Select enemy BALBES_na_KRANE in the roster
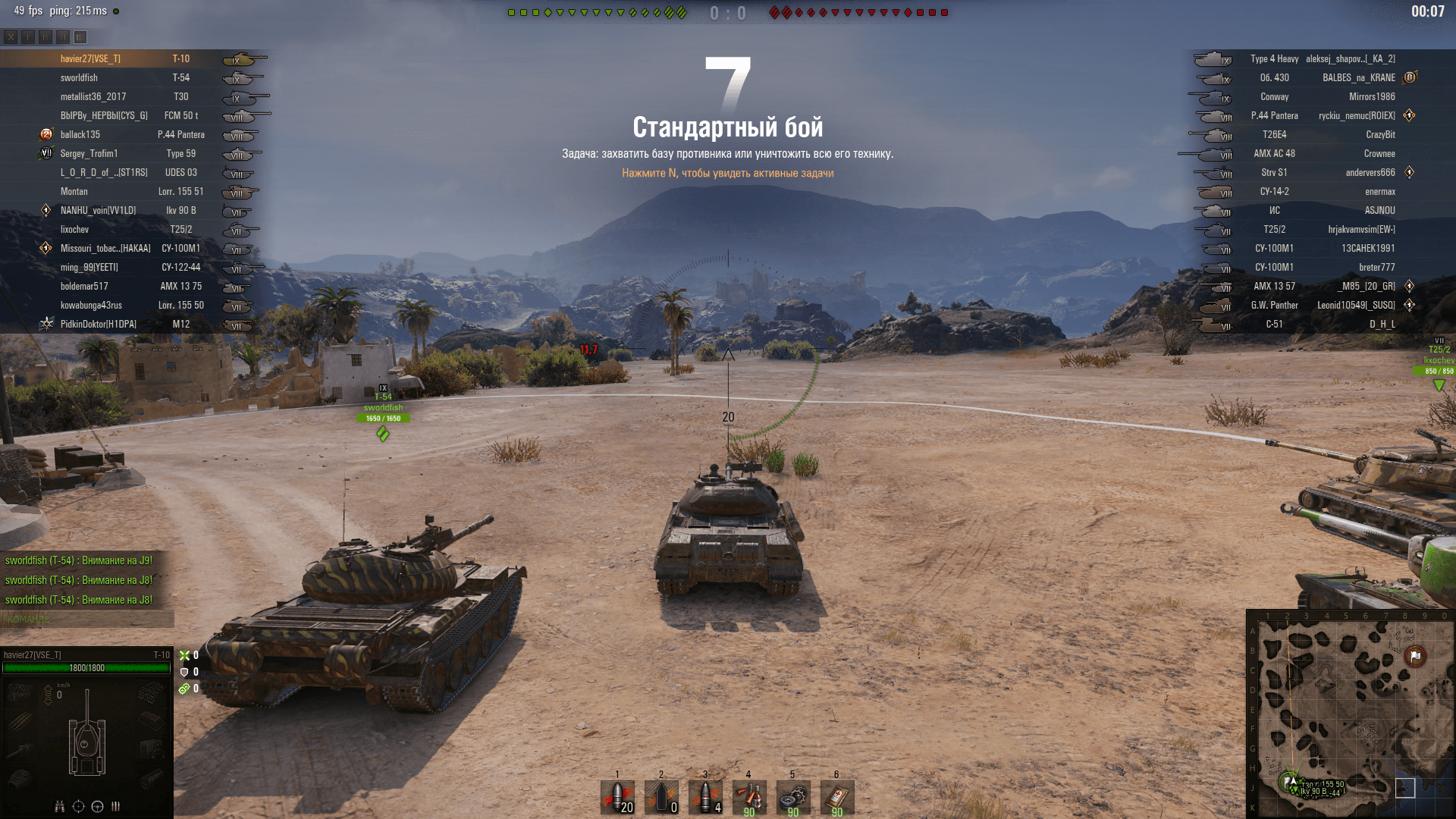The width and height of the screenshot is (1456, 819). pyautogui.click(x=1358, y=77)
